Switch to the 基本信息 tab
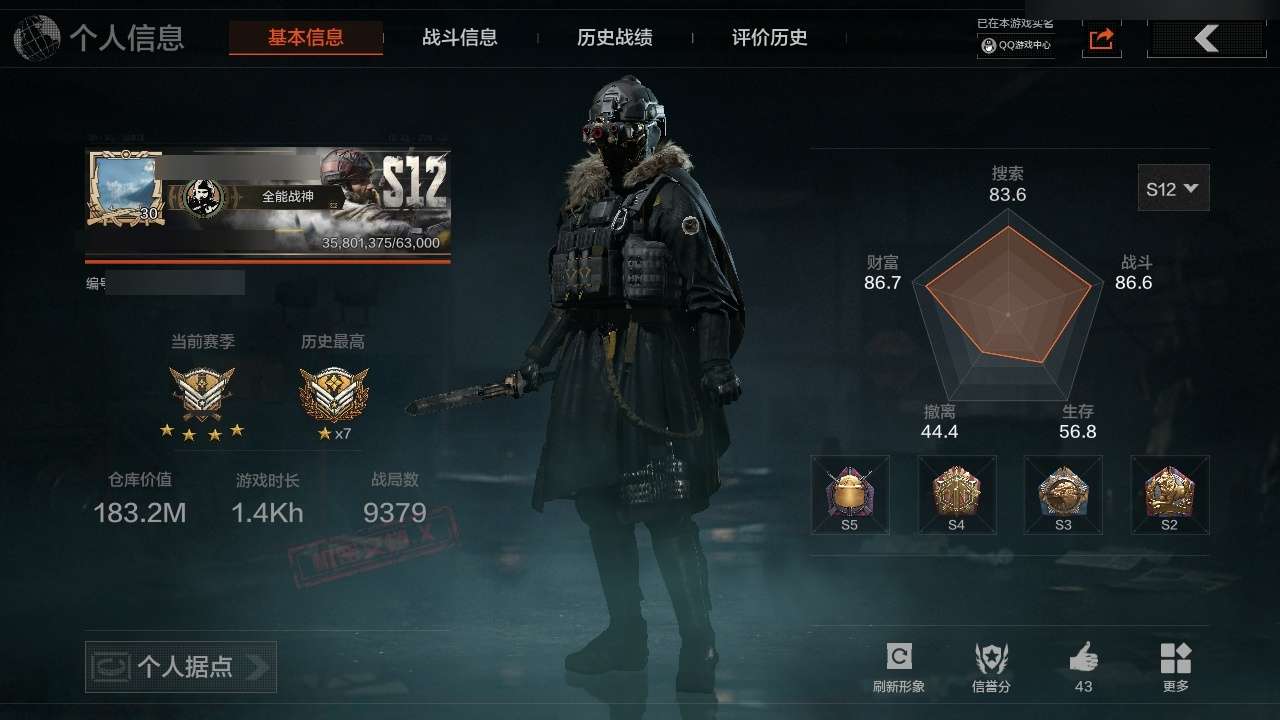1280x720 pixels. [x=305, y=38]
